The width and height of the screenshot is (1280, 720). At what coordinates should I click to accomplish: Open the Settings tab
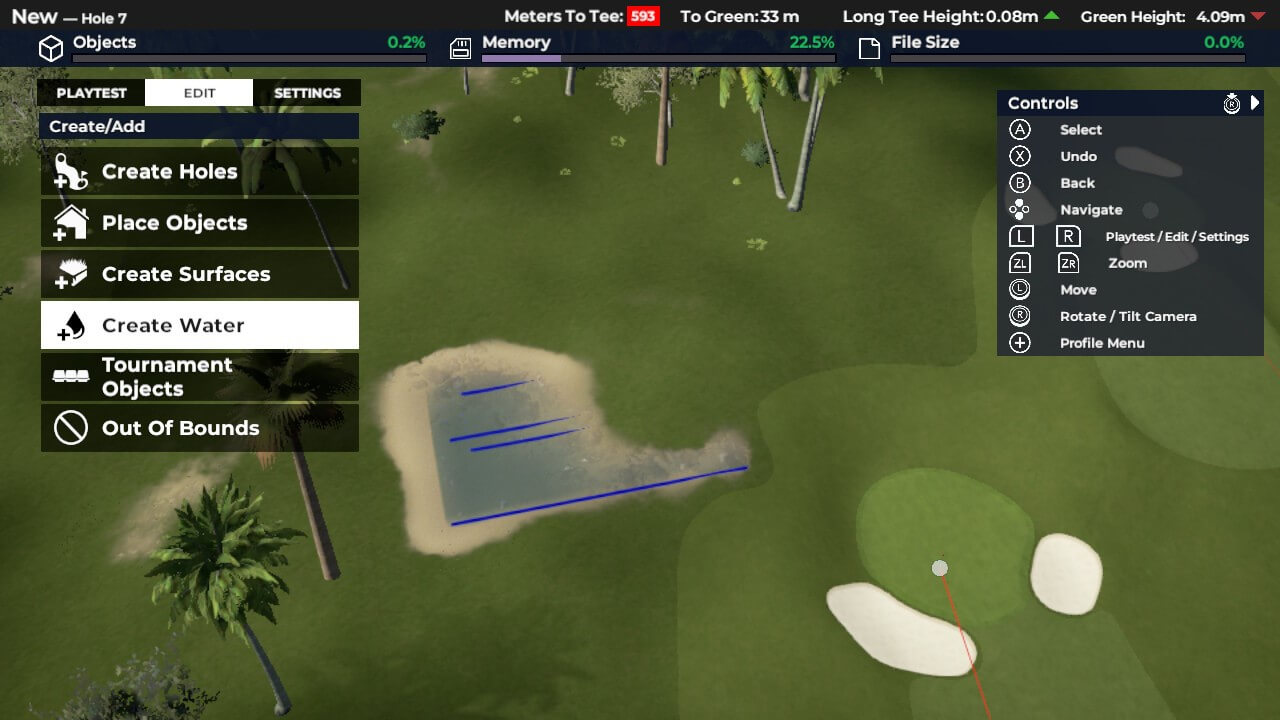click(x=307, y=93)
